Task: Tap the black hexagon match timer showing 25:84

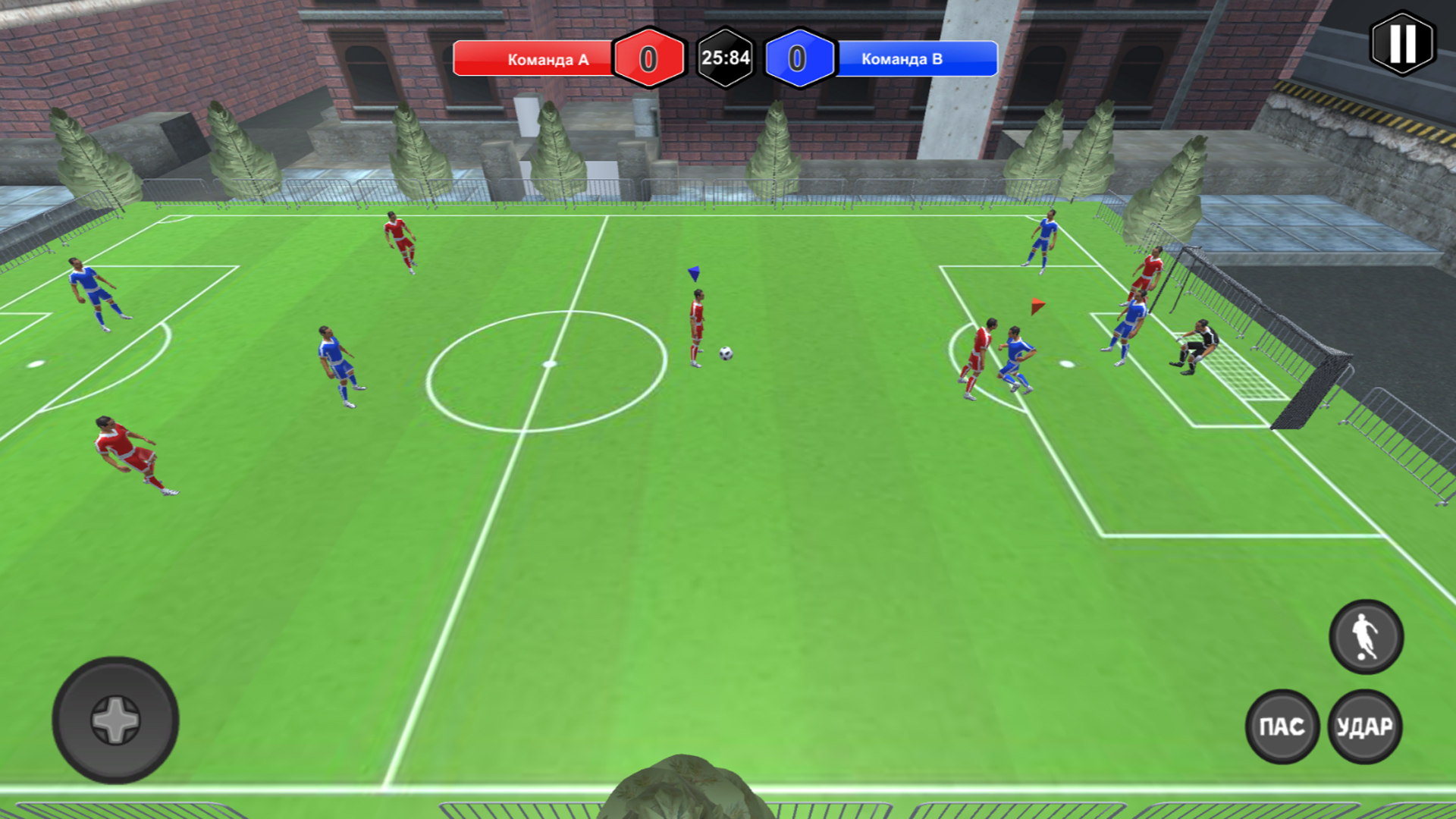Action: pyautogui.click(x=726, y=56)
